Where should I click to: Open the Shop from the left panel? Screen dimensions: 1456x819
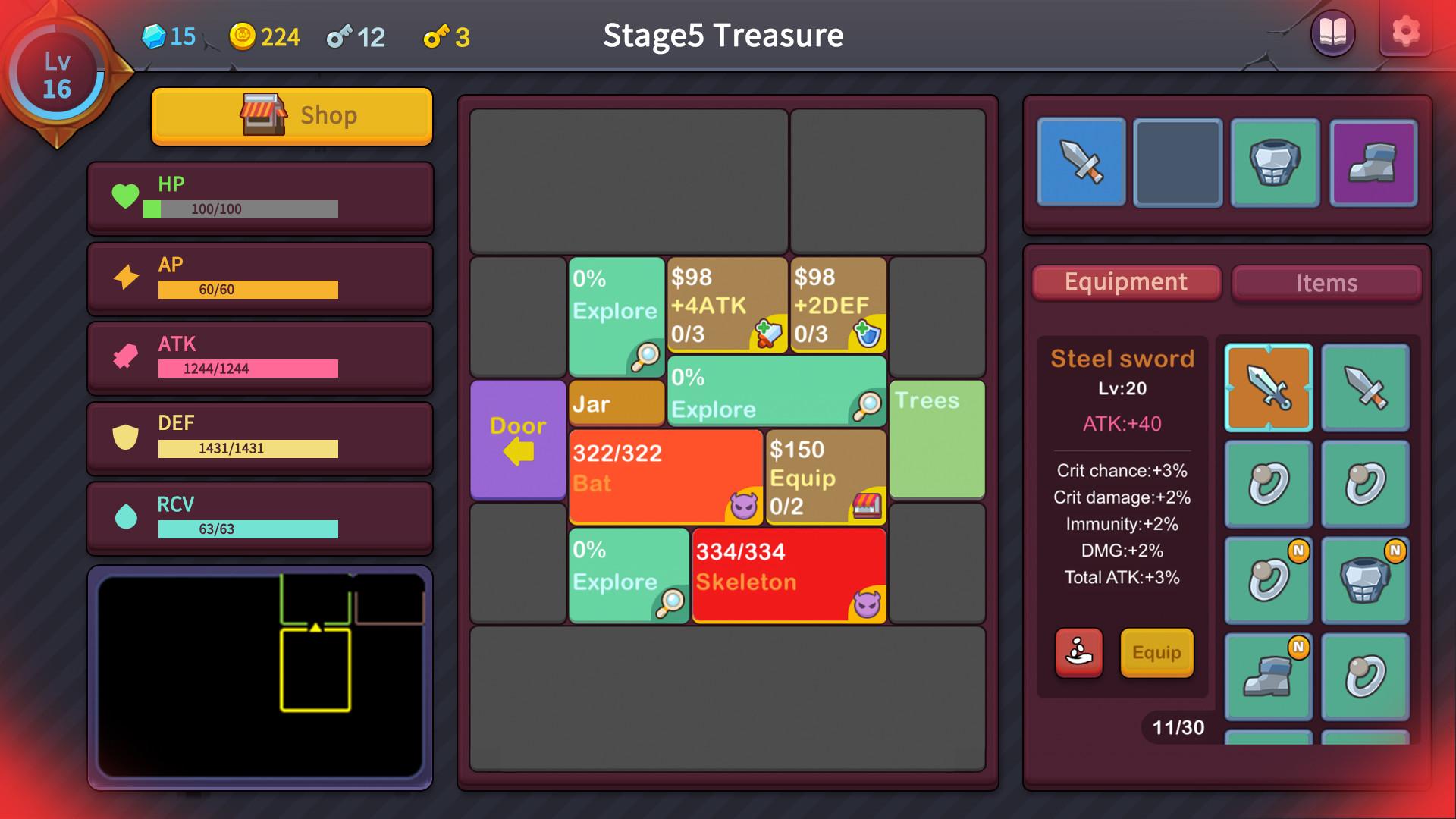tap(292, 115)
